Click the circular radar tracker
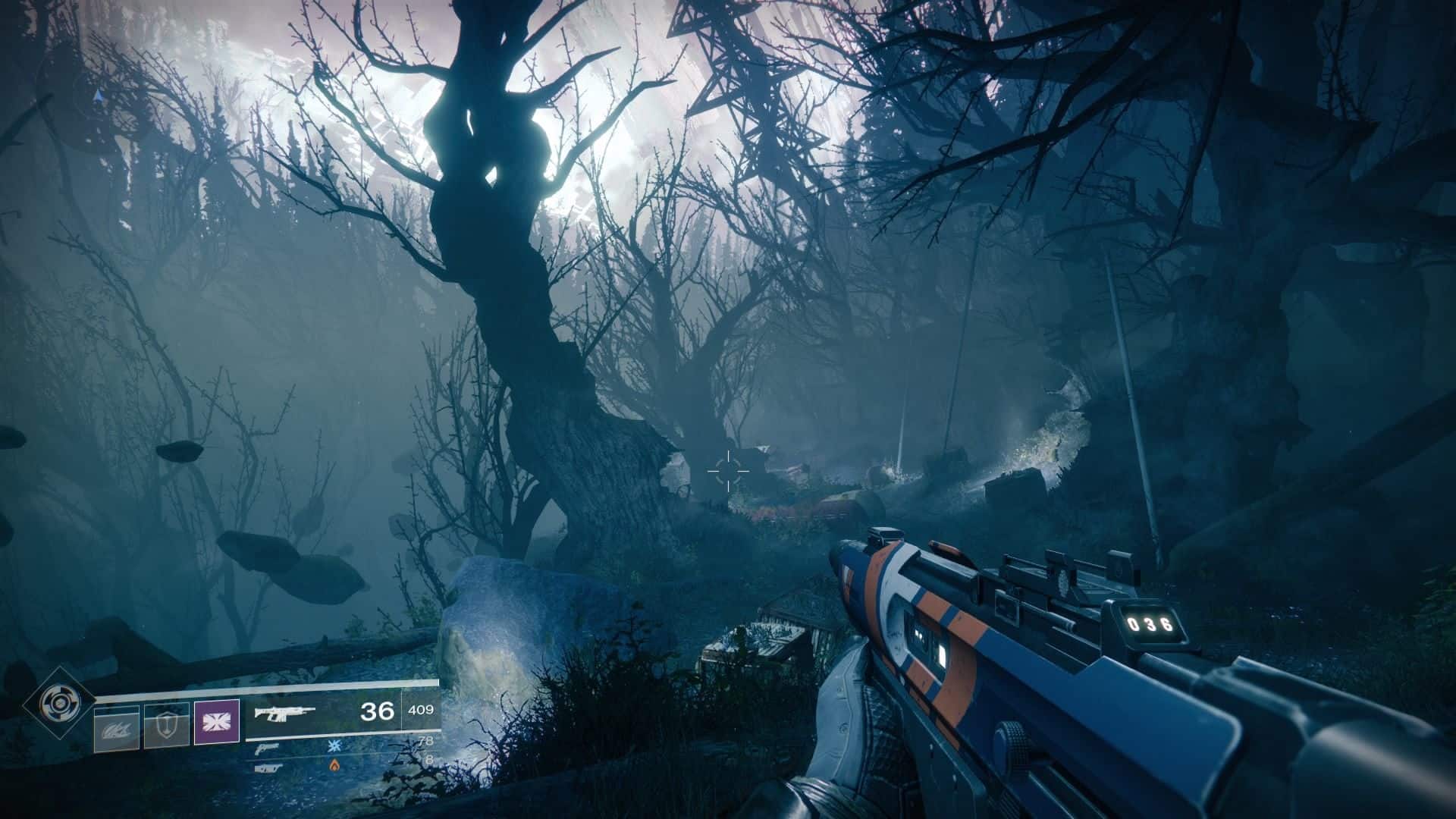 (99, 99)
